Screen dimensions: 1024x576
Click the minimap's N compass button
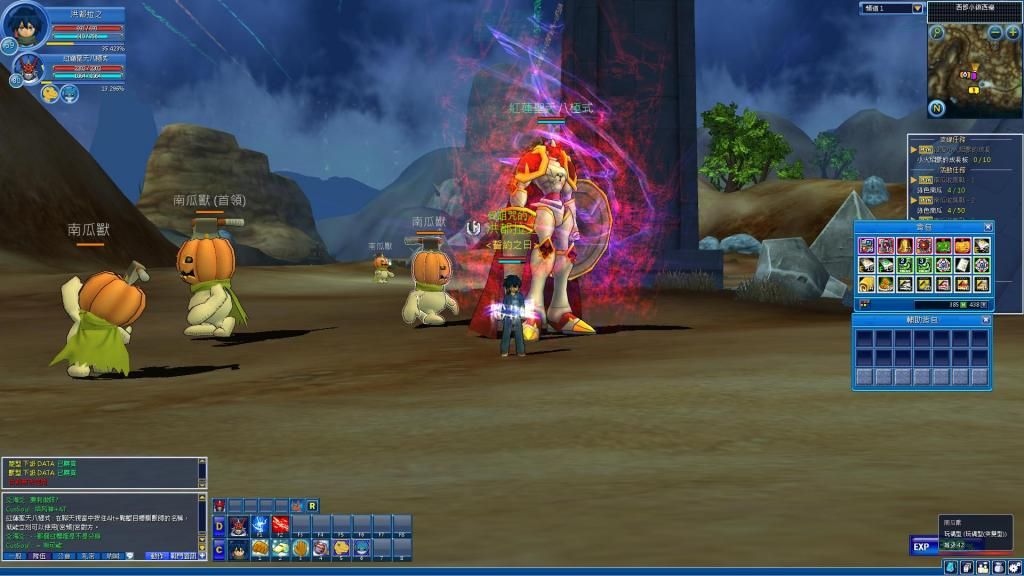click(x=937, y=108)
